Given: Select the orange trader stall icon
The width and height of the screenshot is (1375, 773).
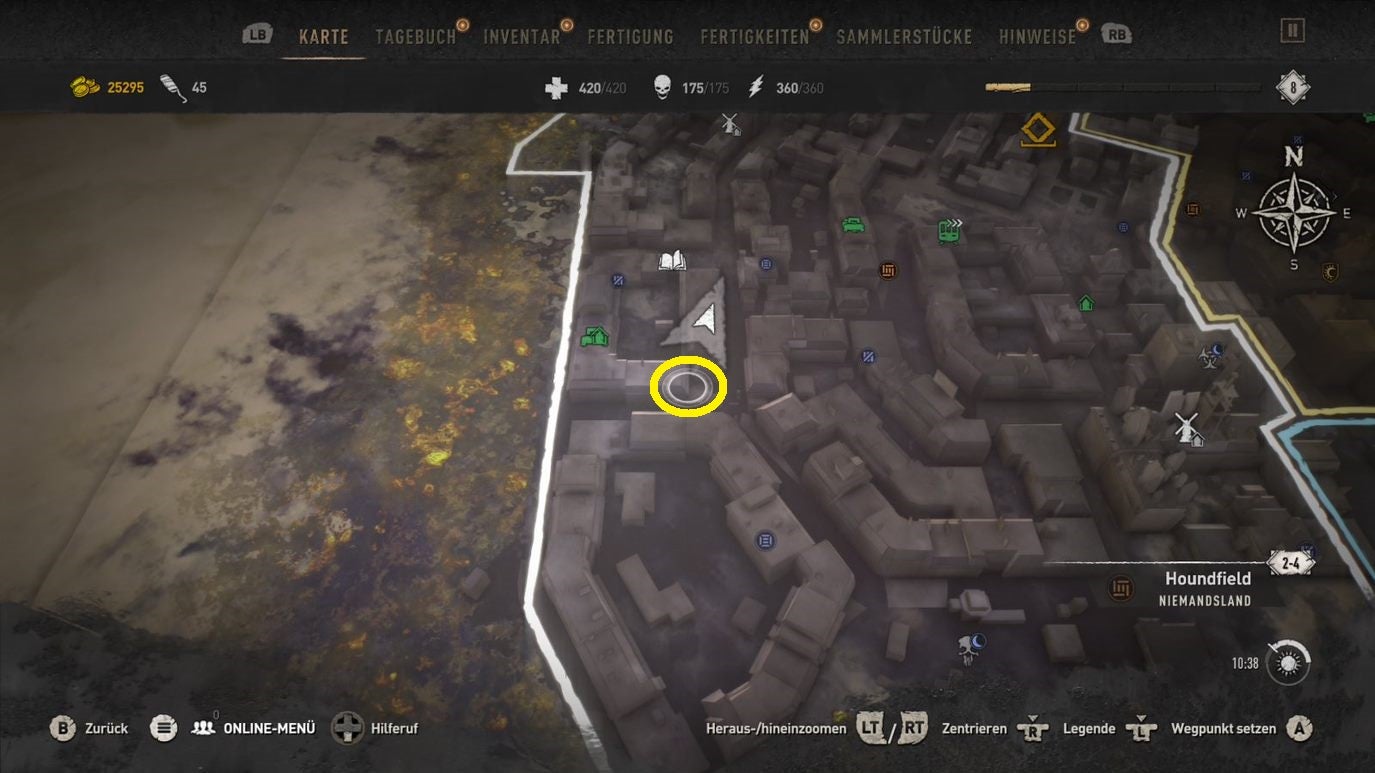Looking at the screenshot, I should click(x=888, y=270).
